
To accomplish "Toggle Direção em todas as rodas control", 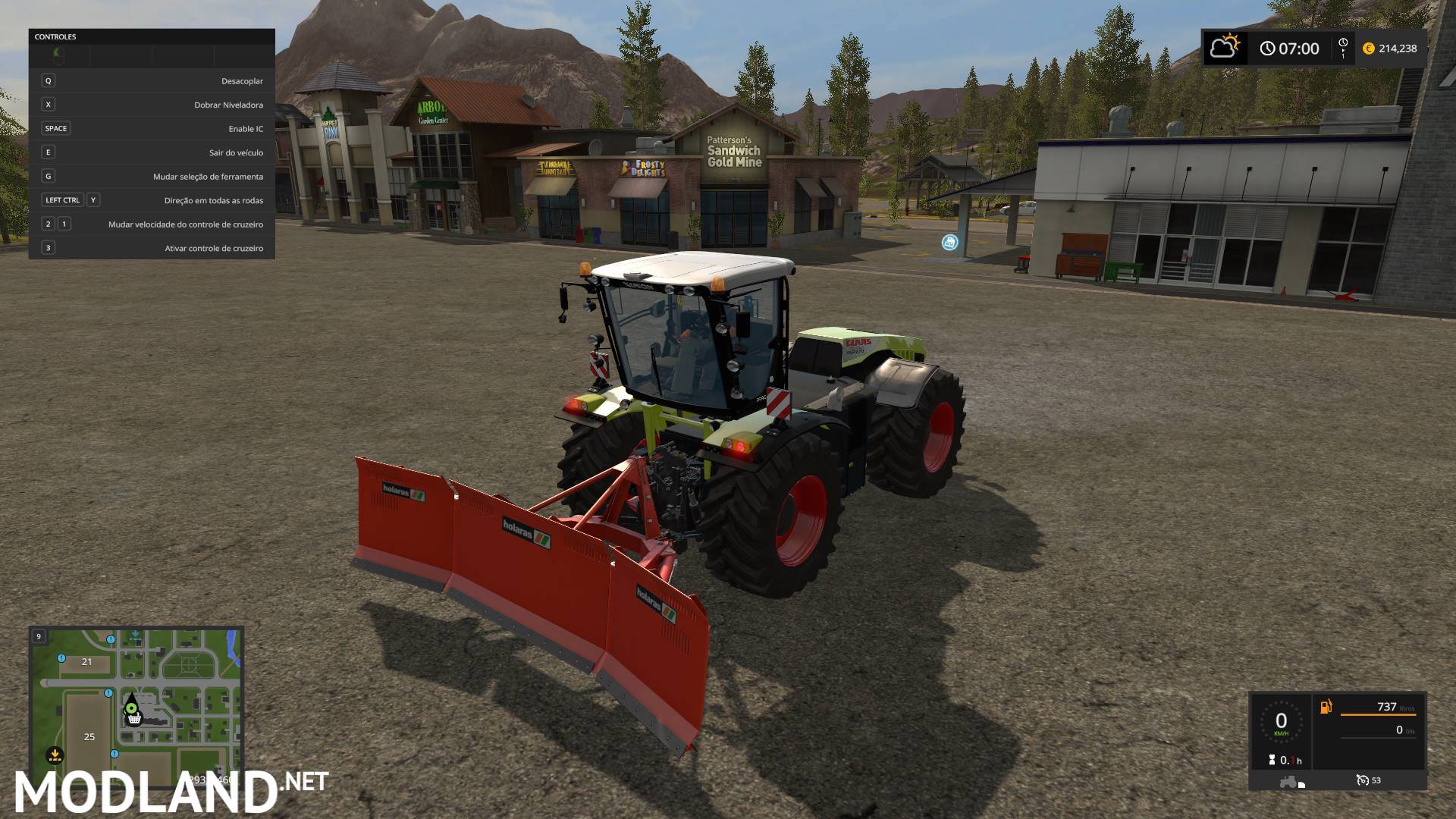I will pyautogui.click(x=152, y=199).
